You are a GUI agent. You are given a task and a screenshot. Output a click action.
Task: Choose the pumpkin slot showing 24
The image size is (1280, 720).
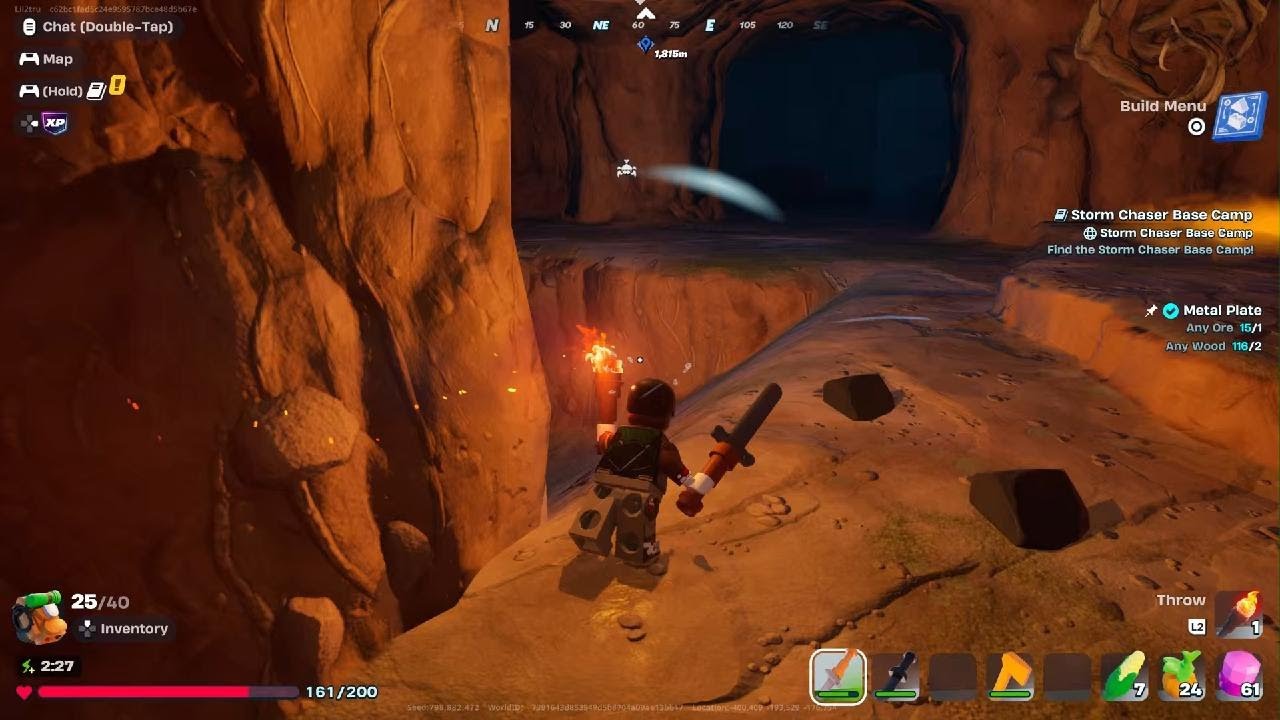1181,675
